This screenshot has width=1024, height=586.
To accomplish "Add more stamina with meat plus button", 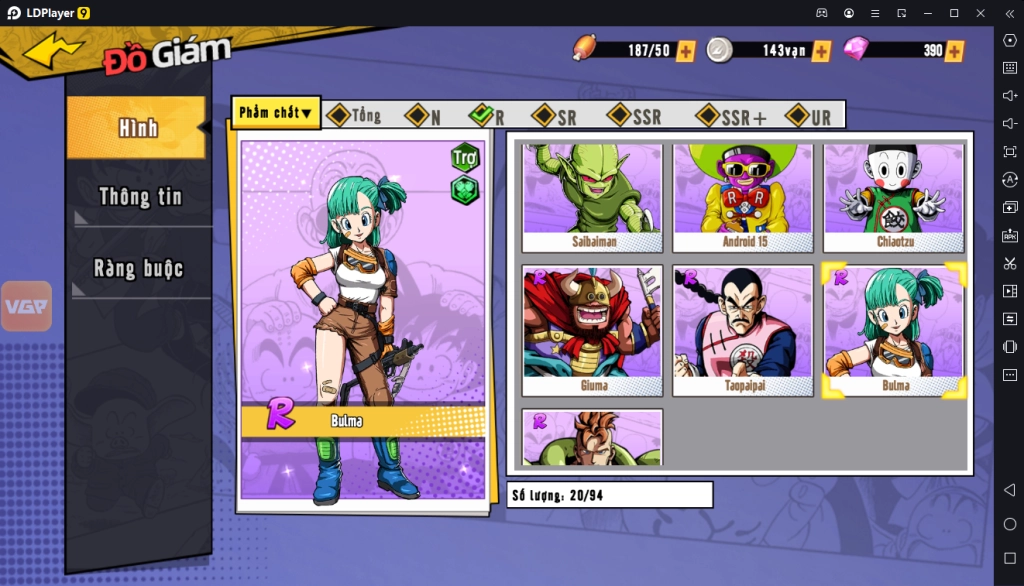I will 686,51.
